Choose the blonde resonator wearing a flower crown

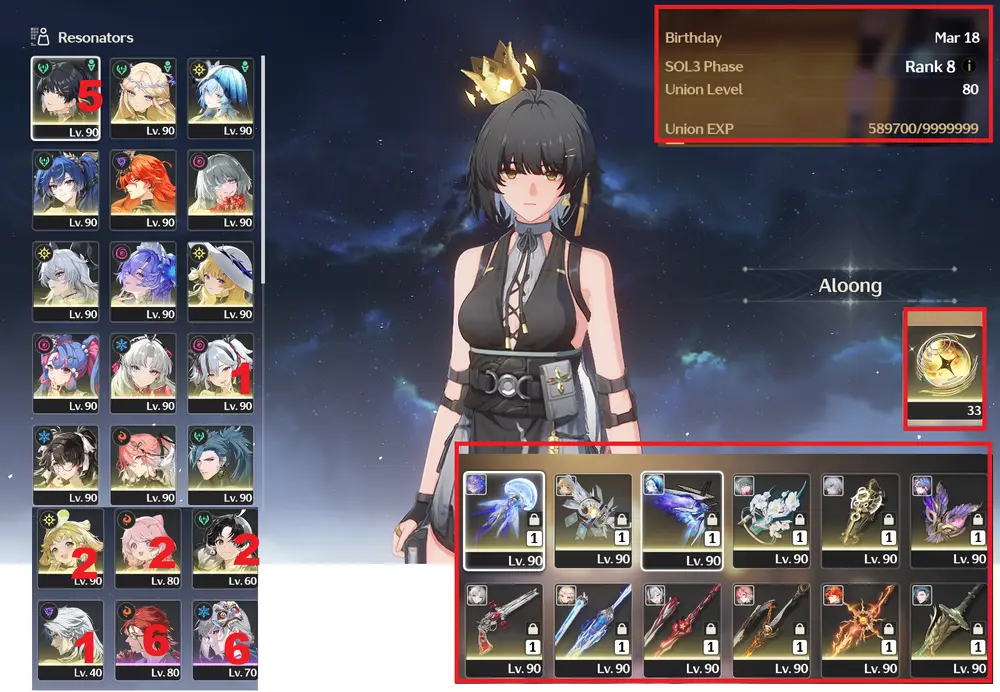point(143,97)
